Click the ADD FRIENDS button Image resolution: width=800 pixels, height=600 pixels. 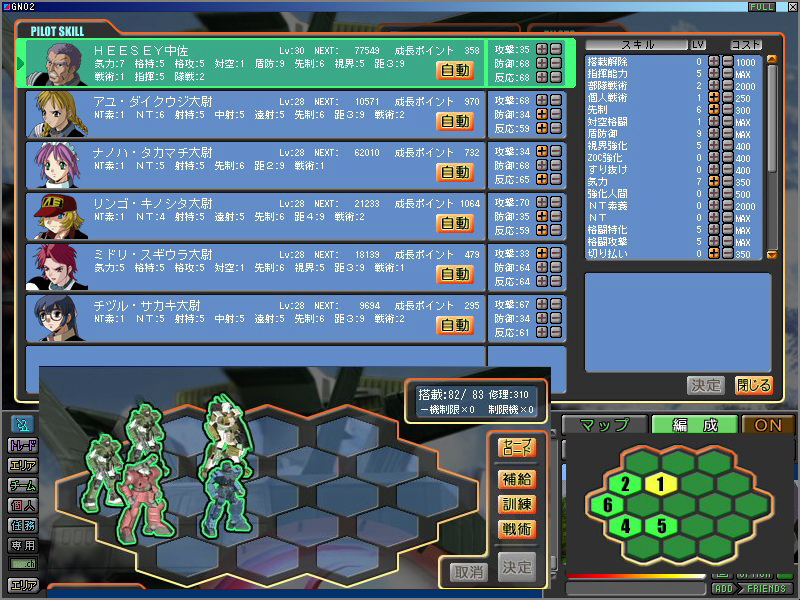click(748, 588)
